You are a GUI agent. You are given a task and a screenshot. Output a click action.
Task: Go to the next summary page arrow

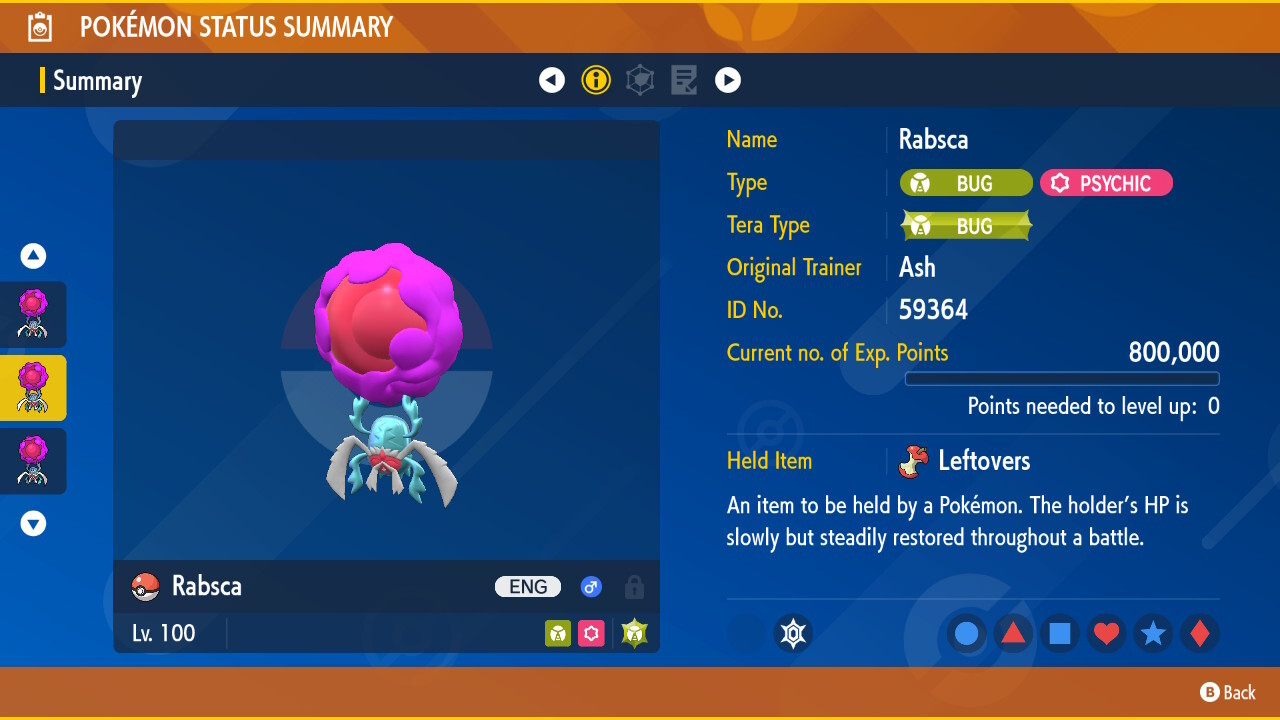[728, 80]
